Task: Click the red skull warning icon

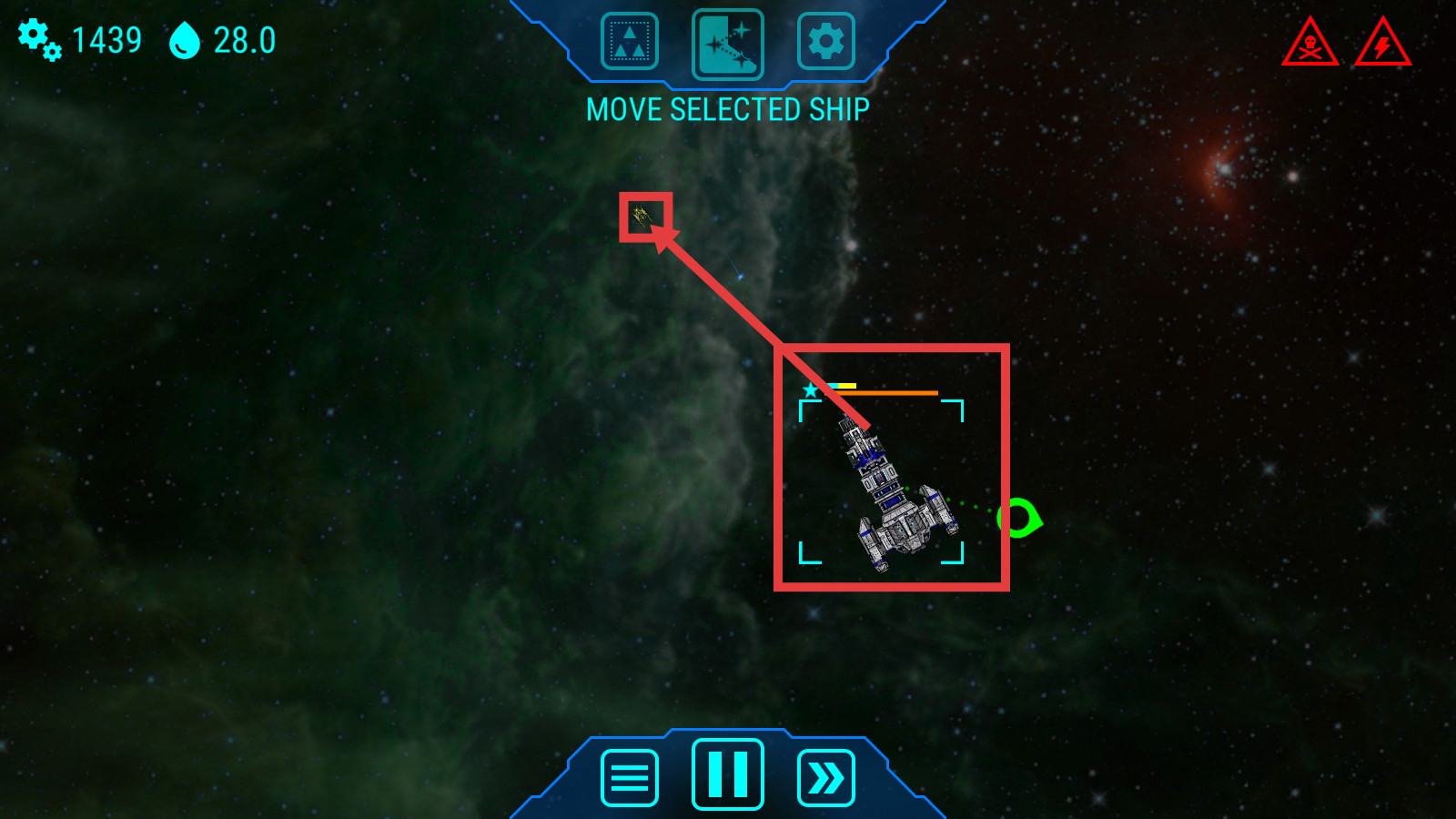Action: point(1309,44)
